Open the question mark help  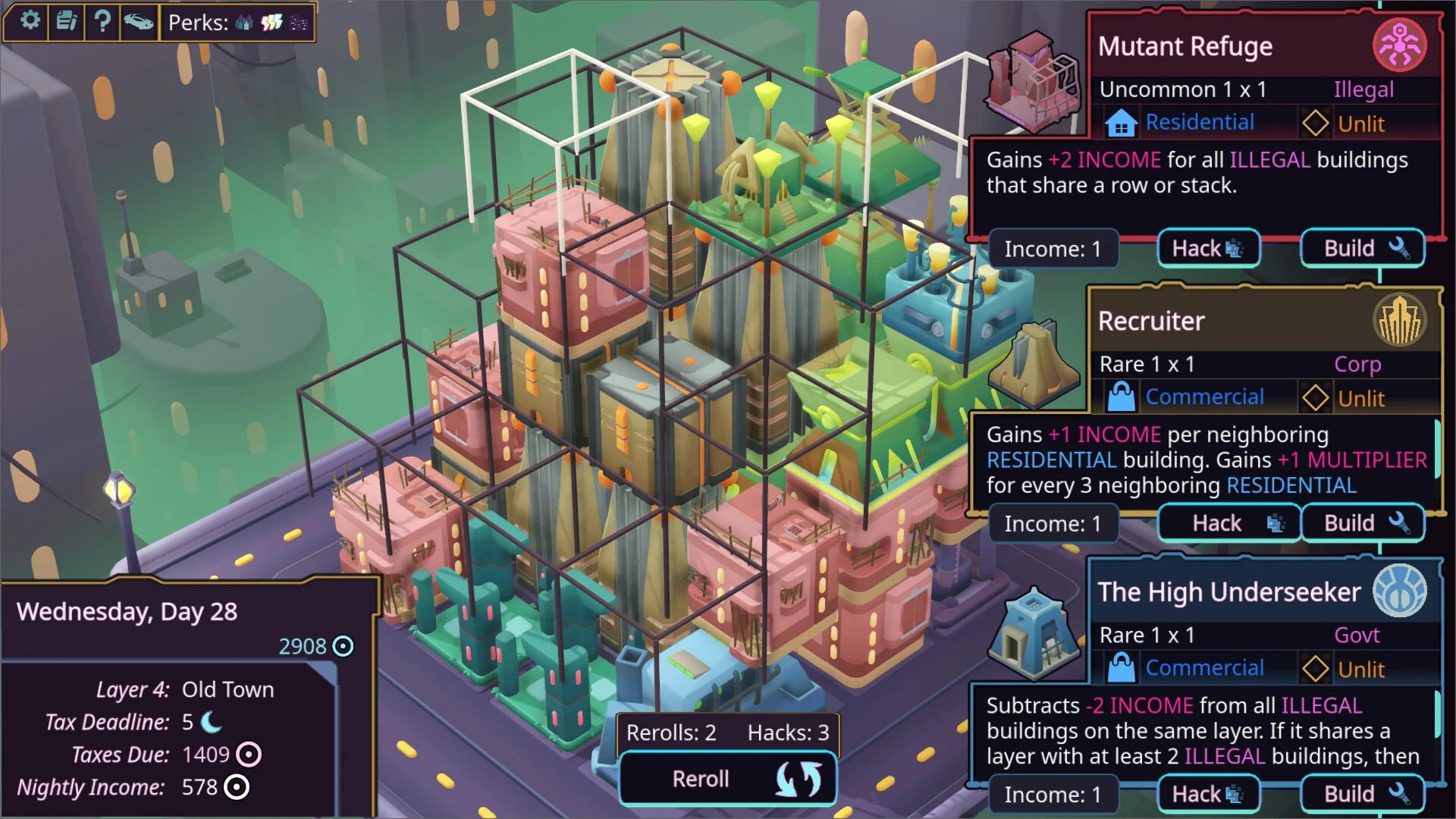point(102,20)
